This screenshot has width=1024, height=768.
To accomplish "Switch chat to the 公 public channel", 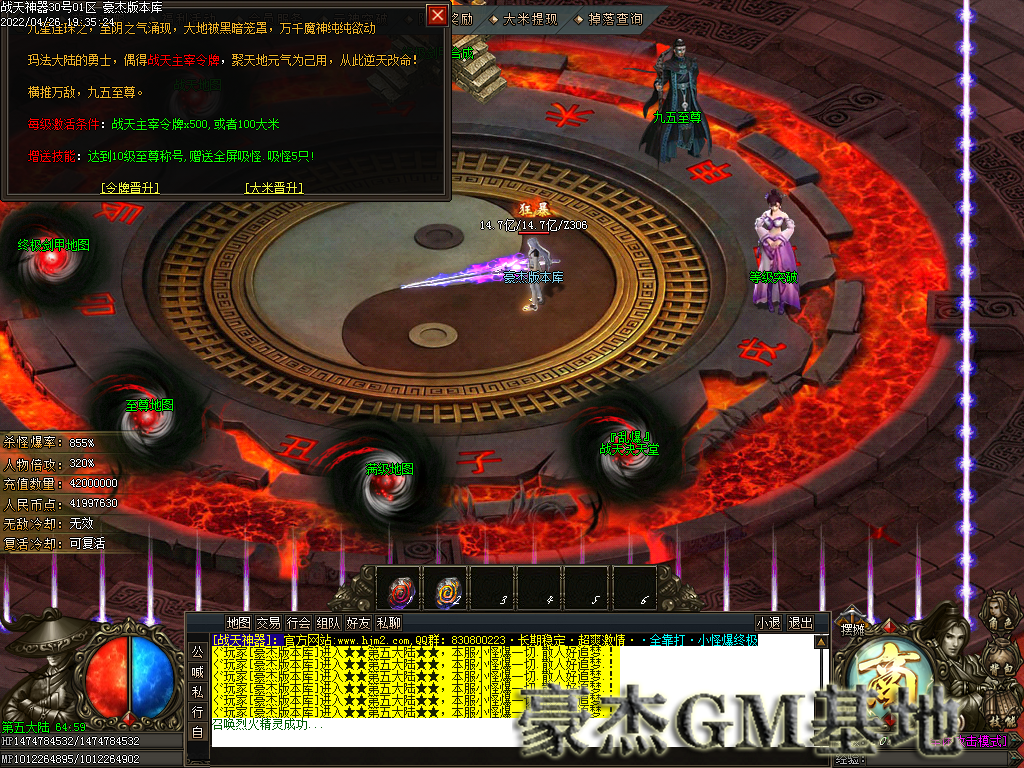I will pyautogui.click(x=197, y=652).
